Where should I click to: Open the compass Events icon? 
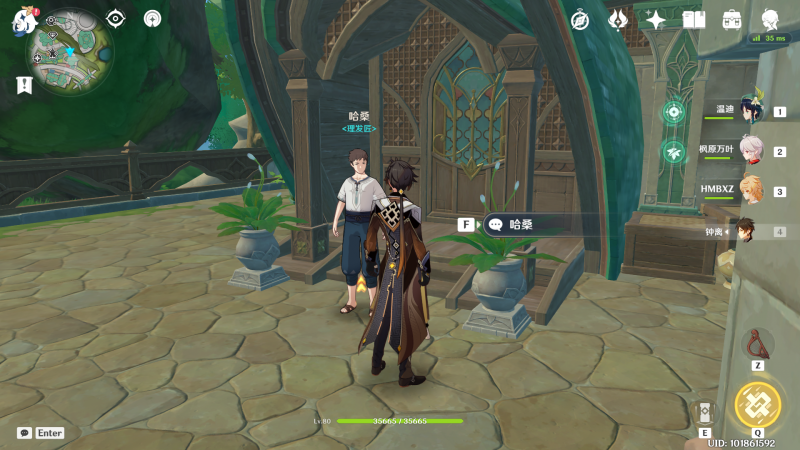coord(580,19)
